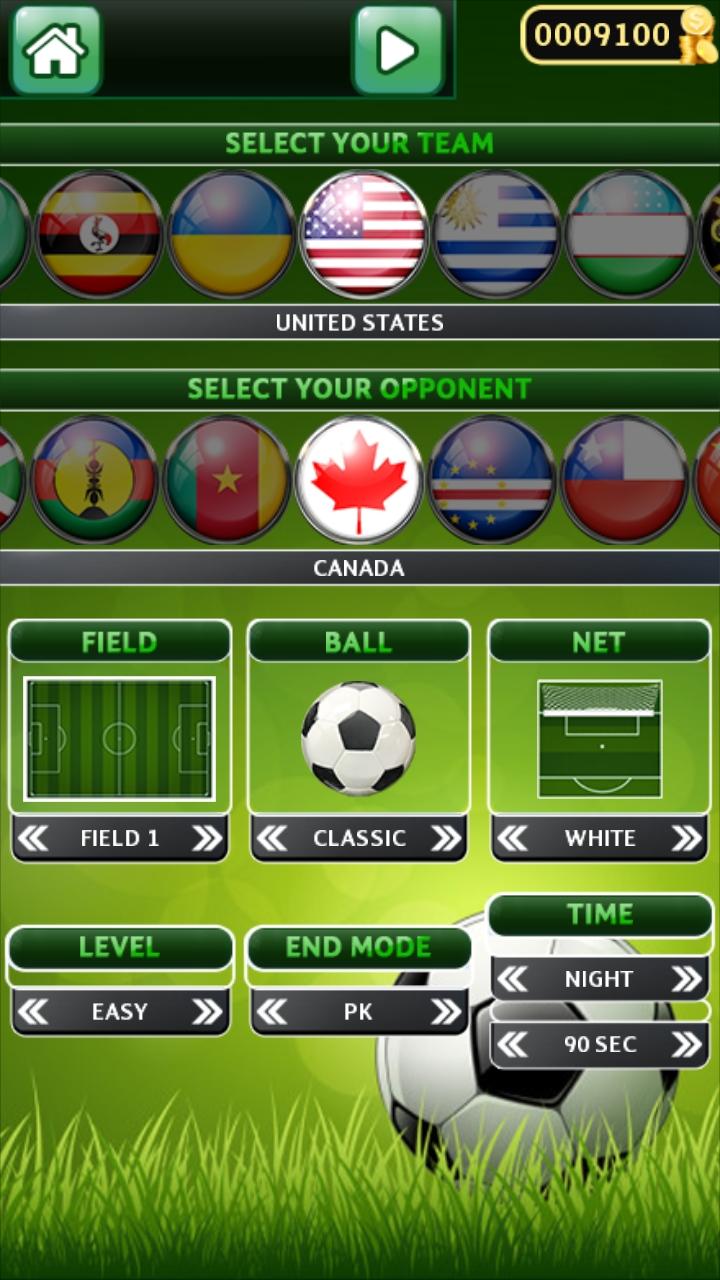
Task: Select the Uruguay flag as your team
Action: pyautogui.click(x=496, y=234)
